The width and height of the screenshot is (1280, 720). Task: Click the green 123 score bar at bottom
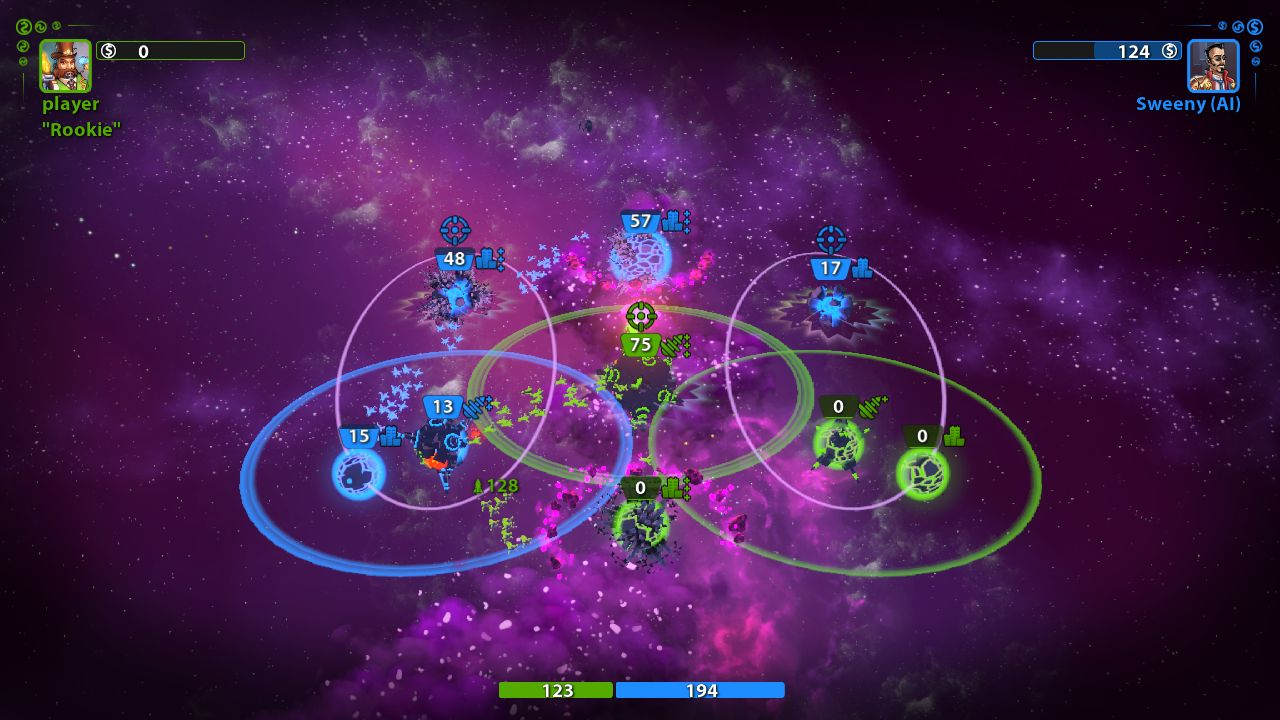557,690
